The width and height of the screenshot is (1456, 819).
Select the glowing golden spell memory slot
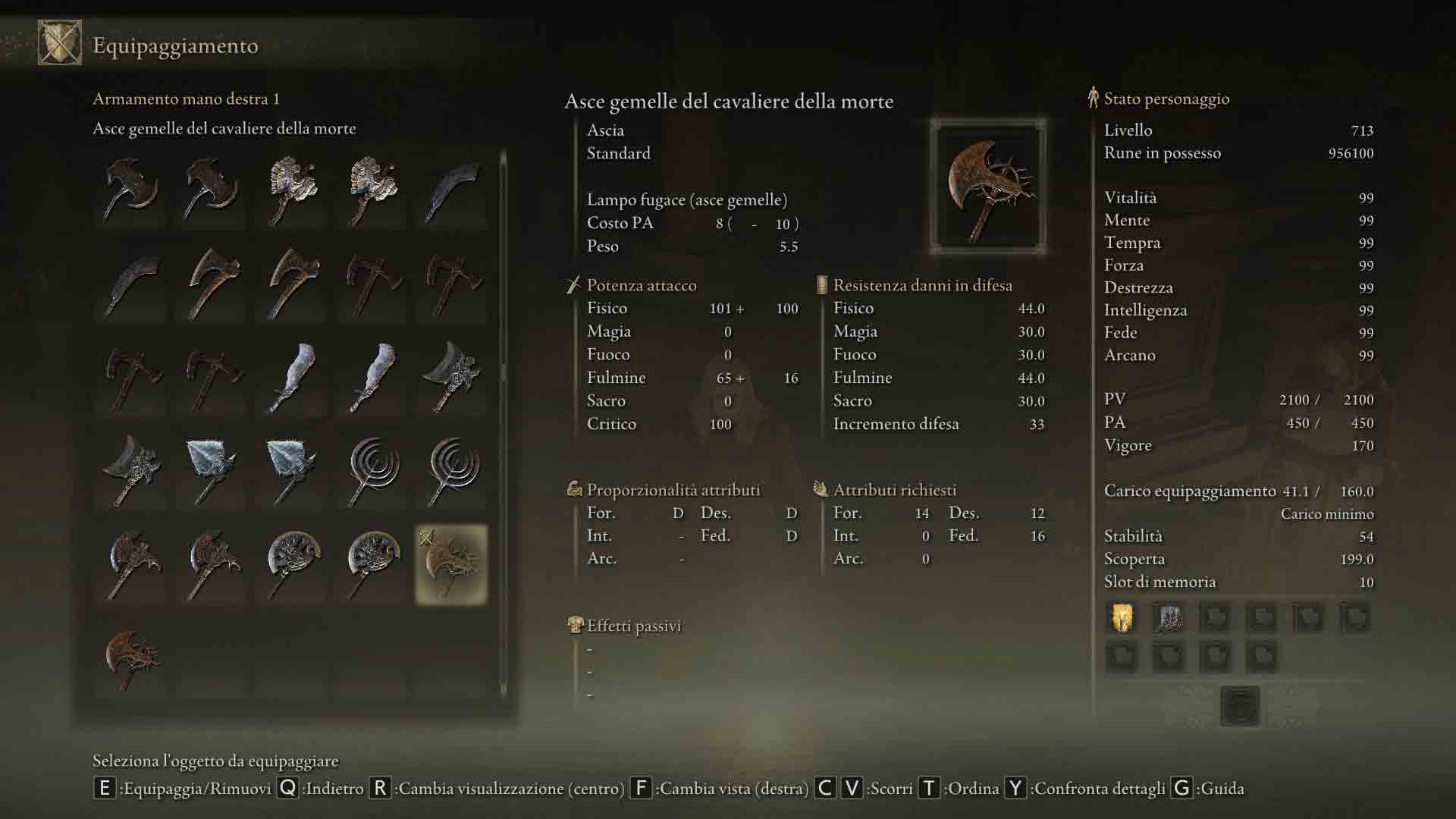click(1122, 618)
